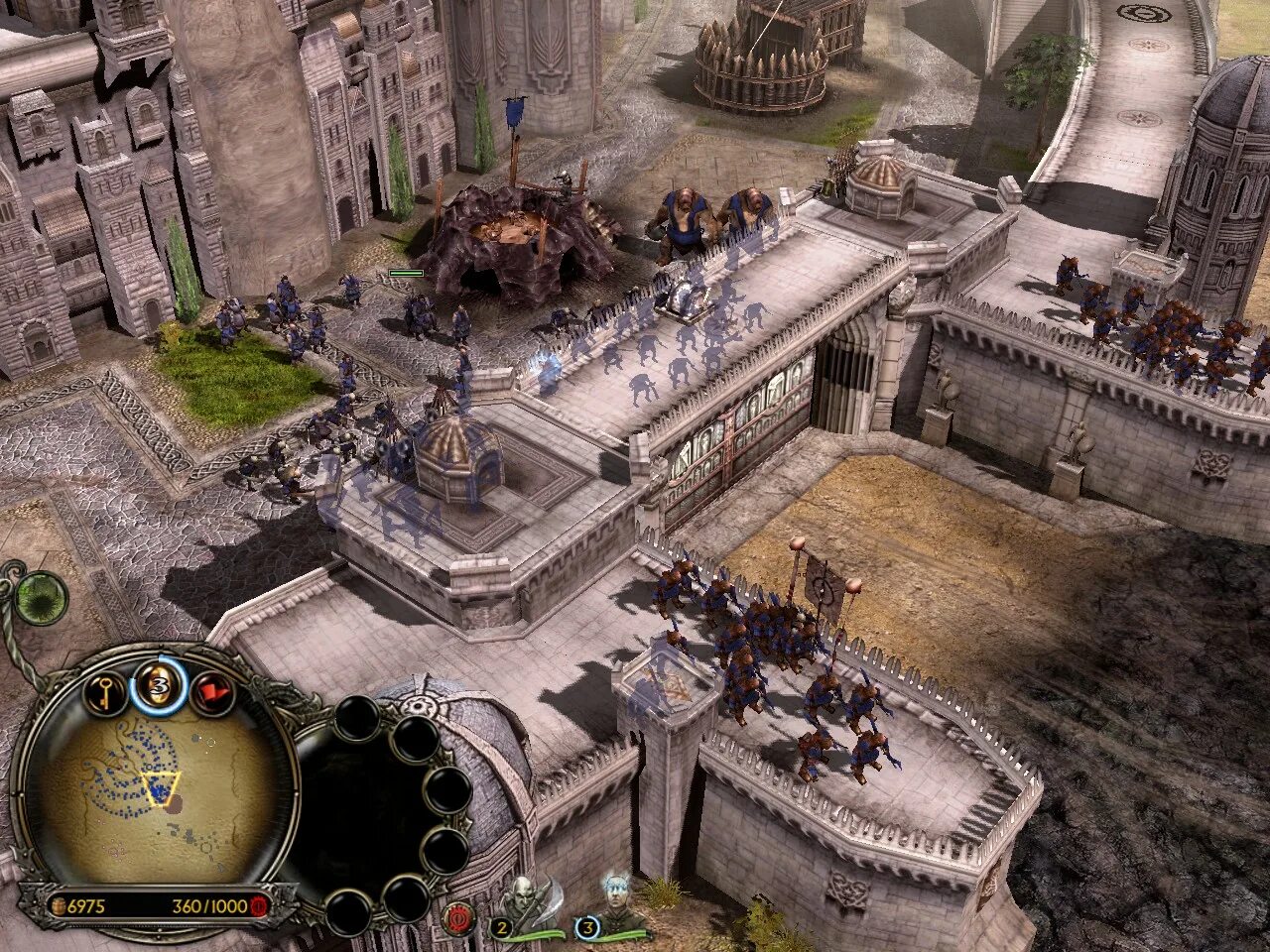
Task: Click the red flag beacon button
Action: 211,693
